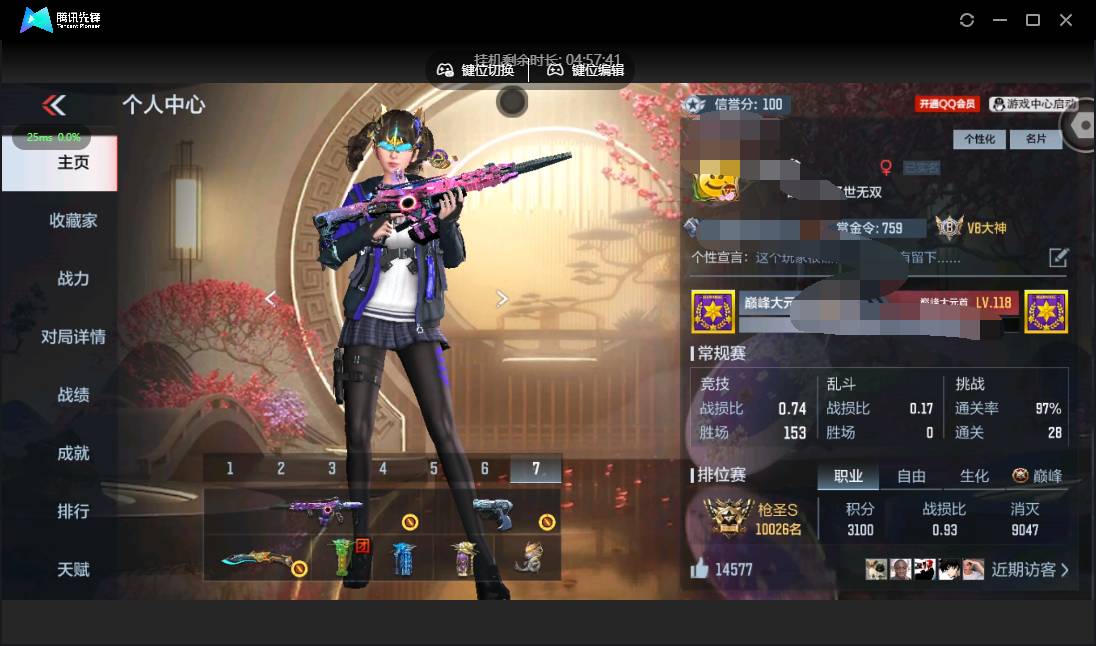The height and width of the screenshot is (646, 1096).
Task: Click the 名片 name card button
Action: [1036, 139]
